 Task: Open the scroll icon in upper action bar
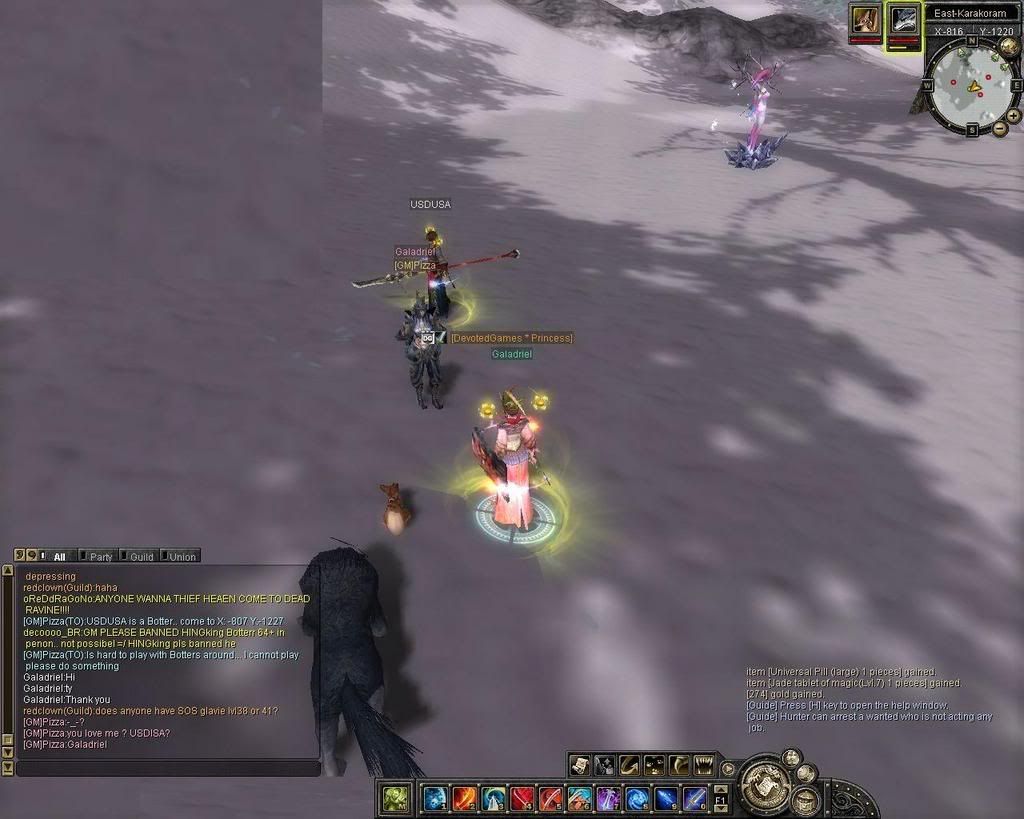[580, 766]
